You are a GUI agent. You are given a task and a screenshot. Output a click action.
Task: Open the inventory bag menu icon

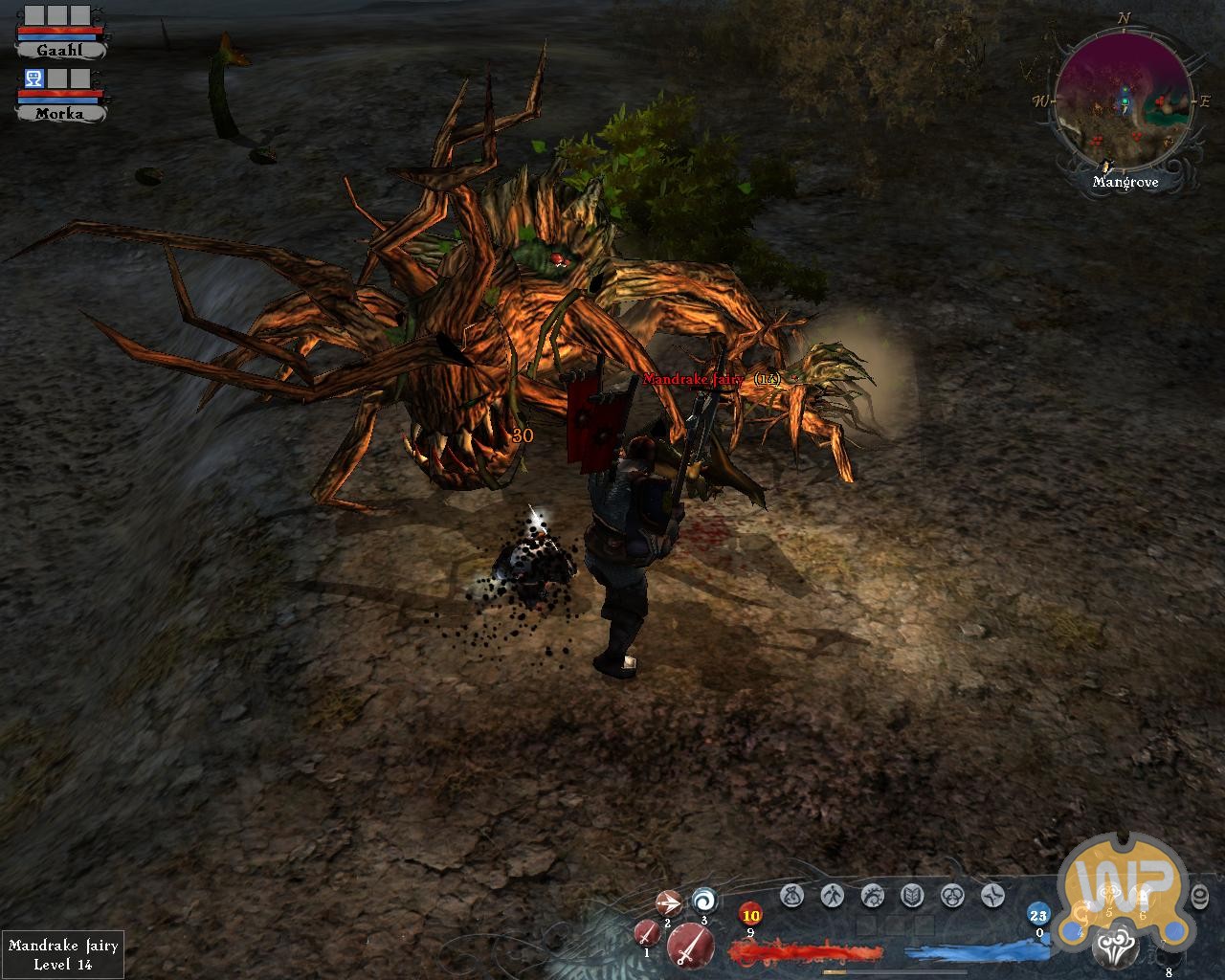point(791,896)
